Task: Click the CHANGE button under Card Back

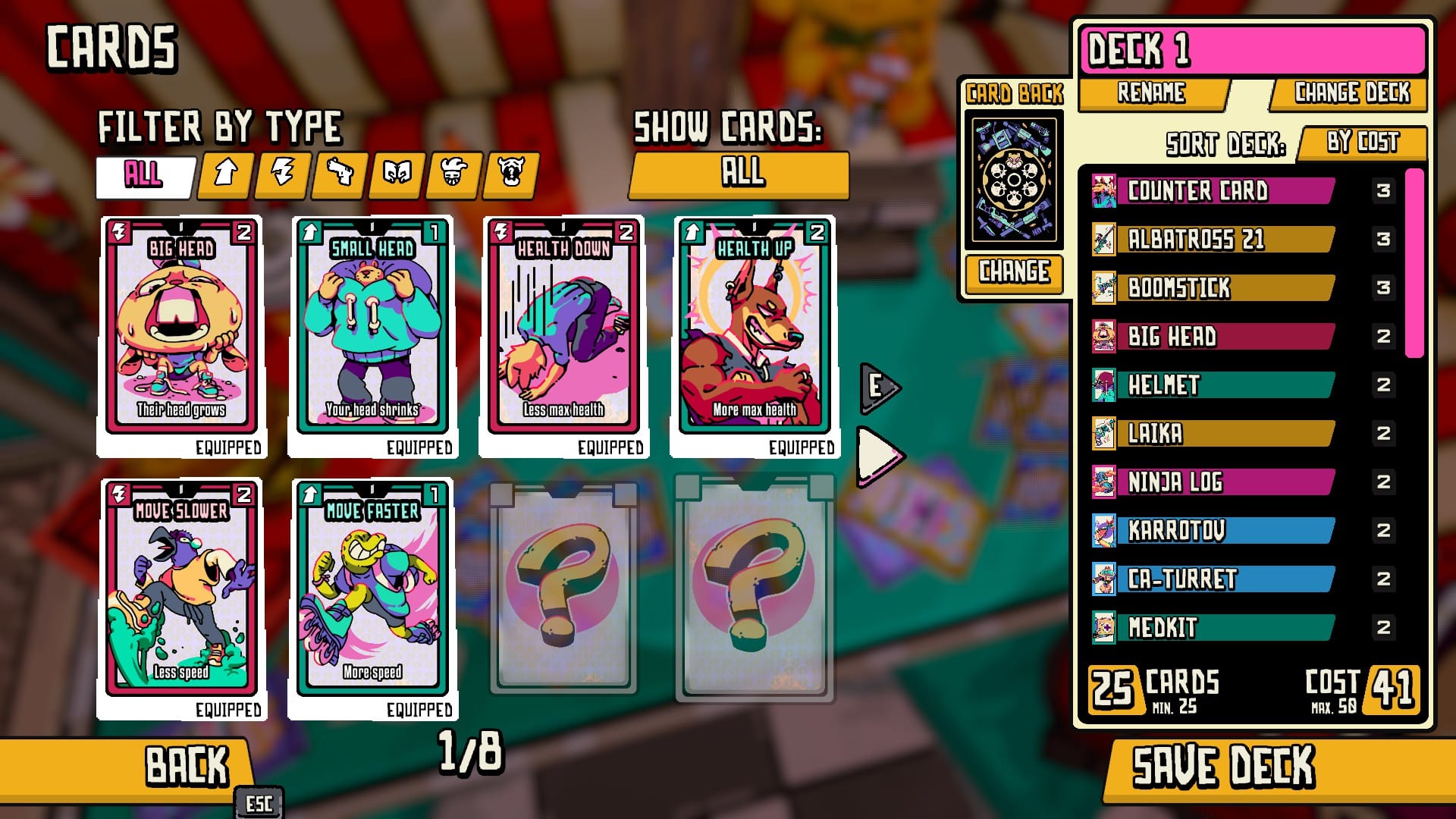Action: 1014,275
